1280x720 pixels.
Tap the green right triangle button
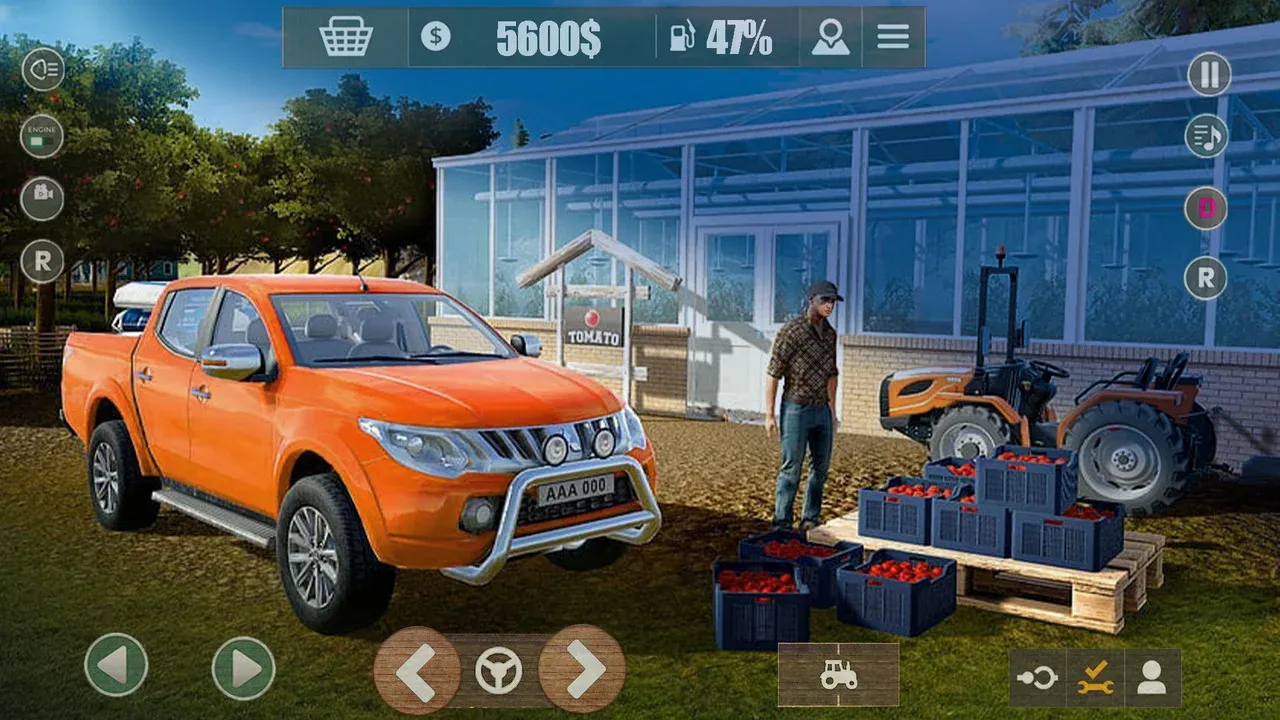tap(244, 668)
